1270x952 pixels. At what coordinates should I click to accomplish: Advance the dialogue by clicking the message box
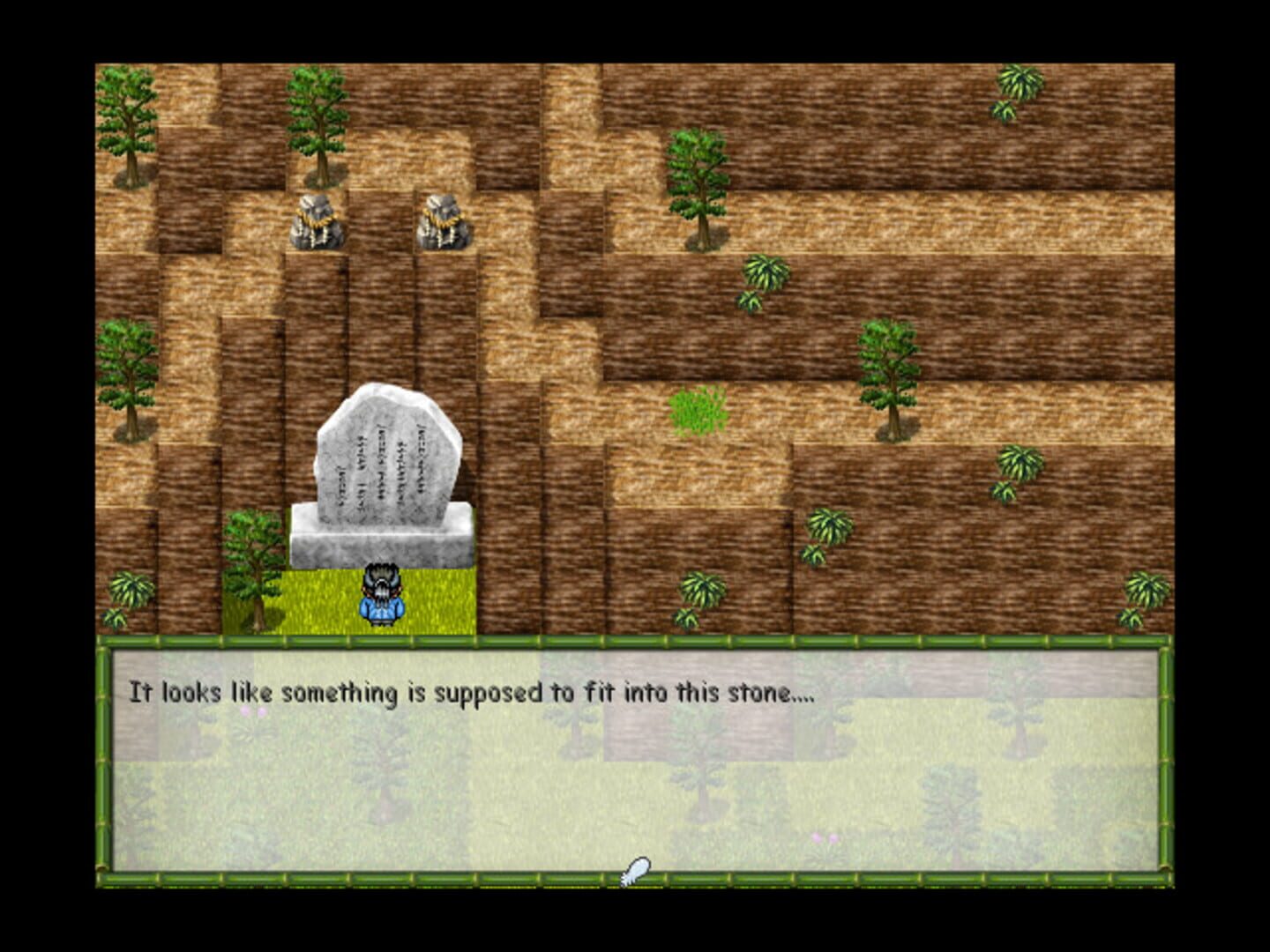pos(635,767)
